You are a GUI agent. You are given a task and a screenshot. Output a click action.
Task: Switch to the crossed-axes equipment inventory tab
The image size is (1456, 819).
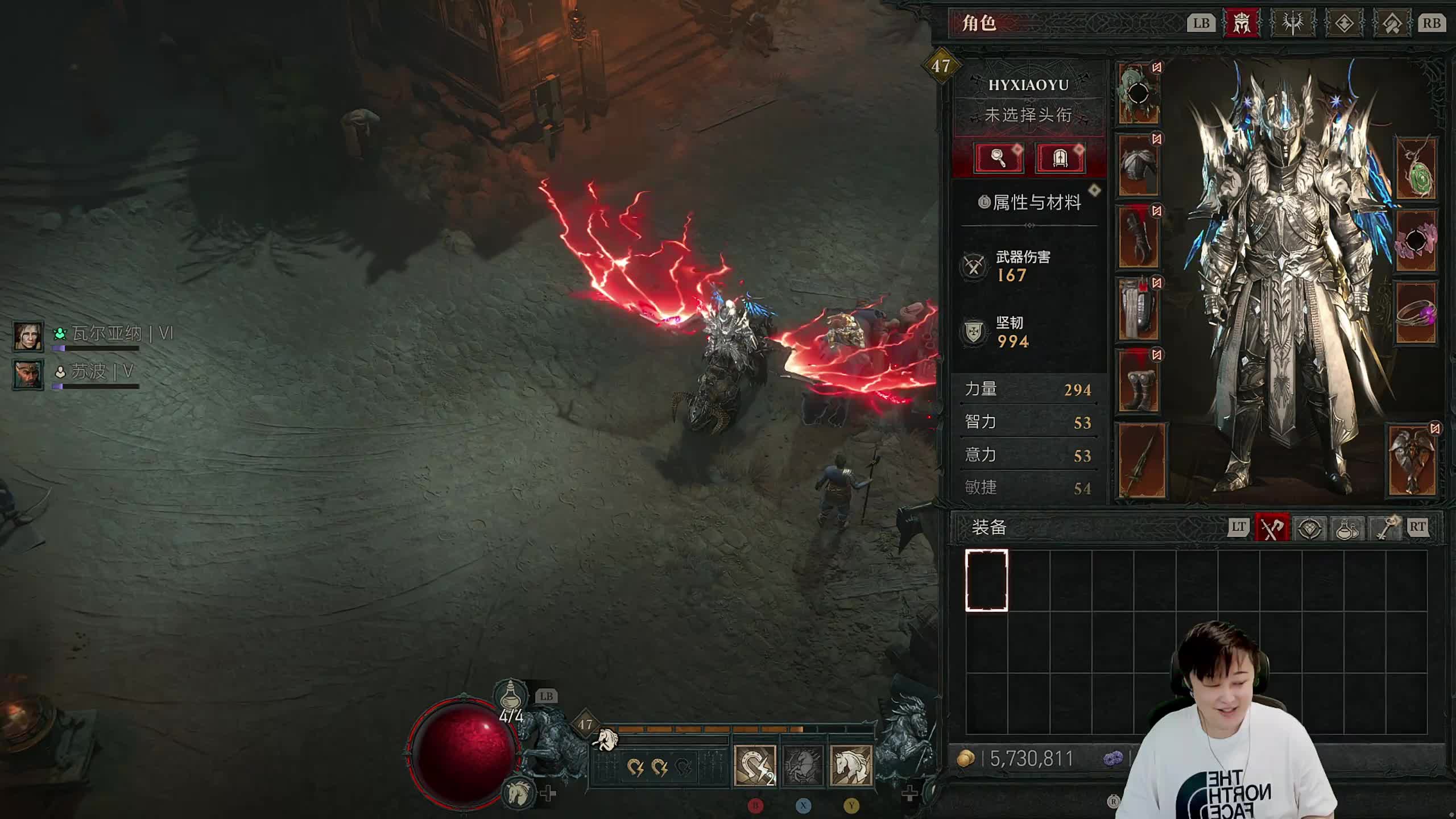click(x=1272, y=528)
